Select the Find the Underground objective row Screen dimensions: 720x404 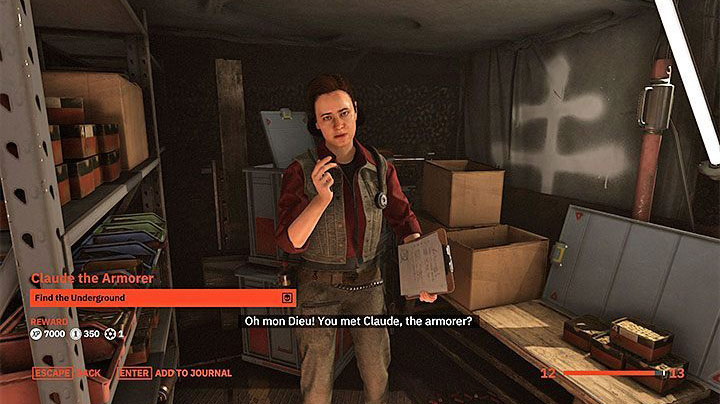pyautogui.click(x=162, y=297)
